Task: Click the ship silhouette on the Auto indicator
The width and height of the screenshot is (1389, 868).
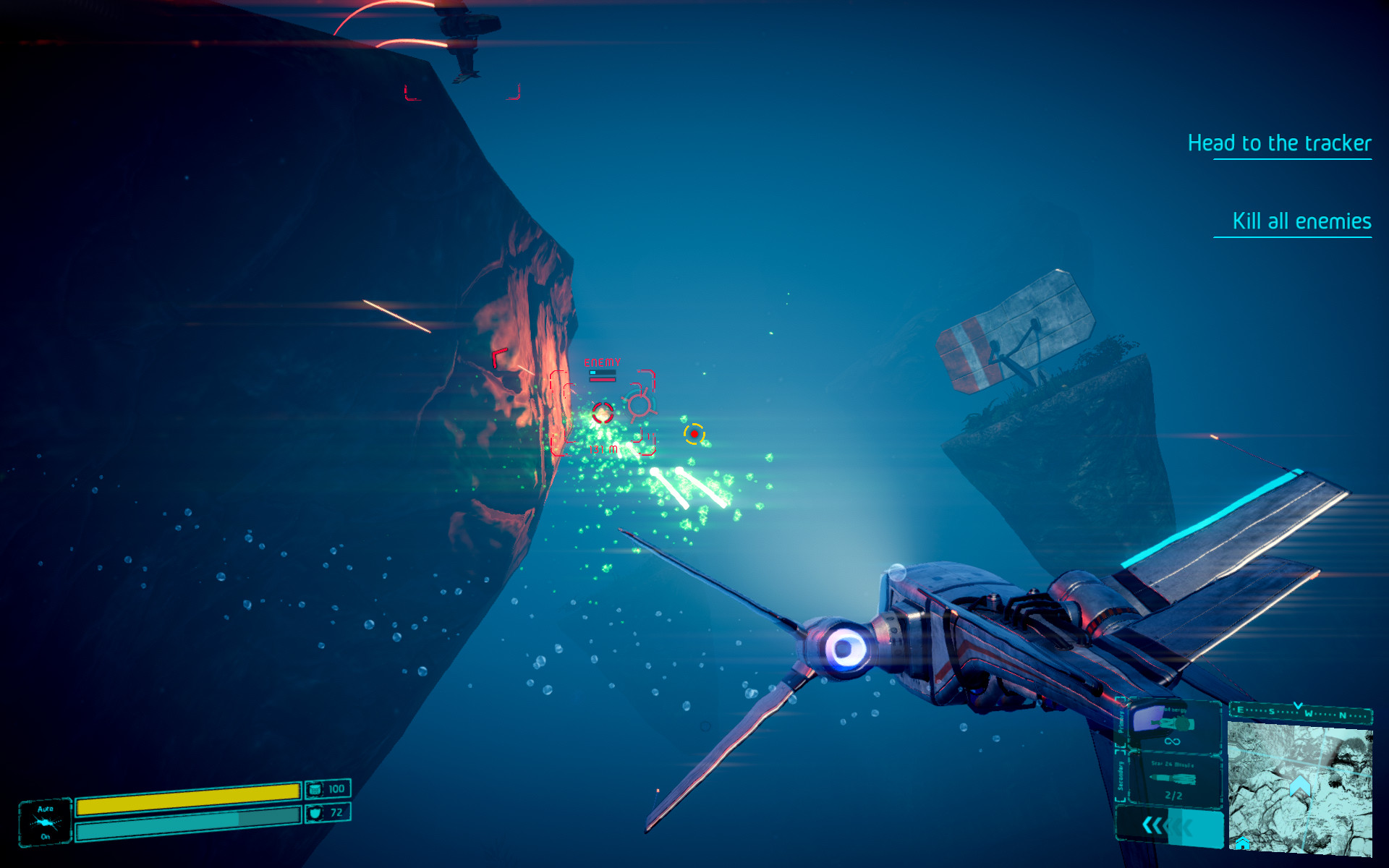Action: pyautogui.click(x=43, y=821)
